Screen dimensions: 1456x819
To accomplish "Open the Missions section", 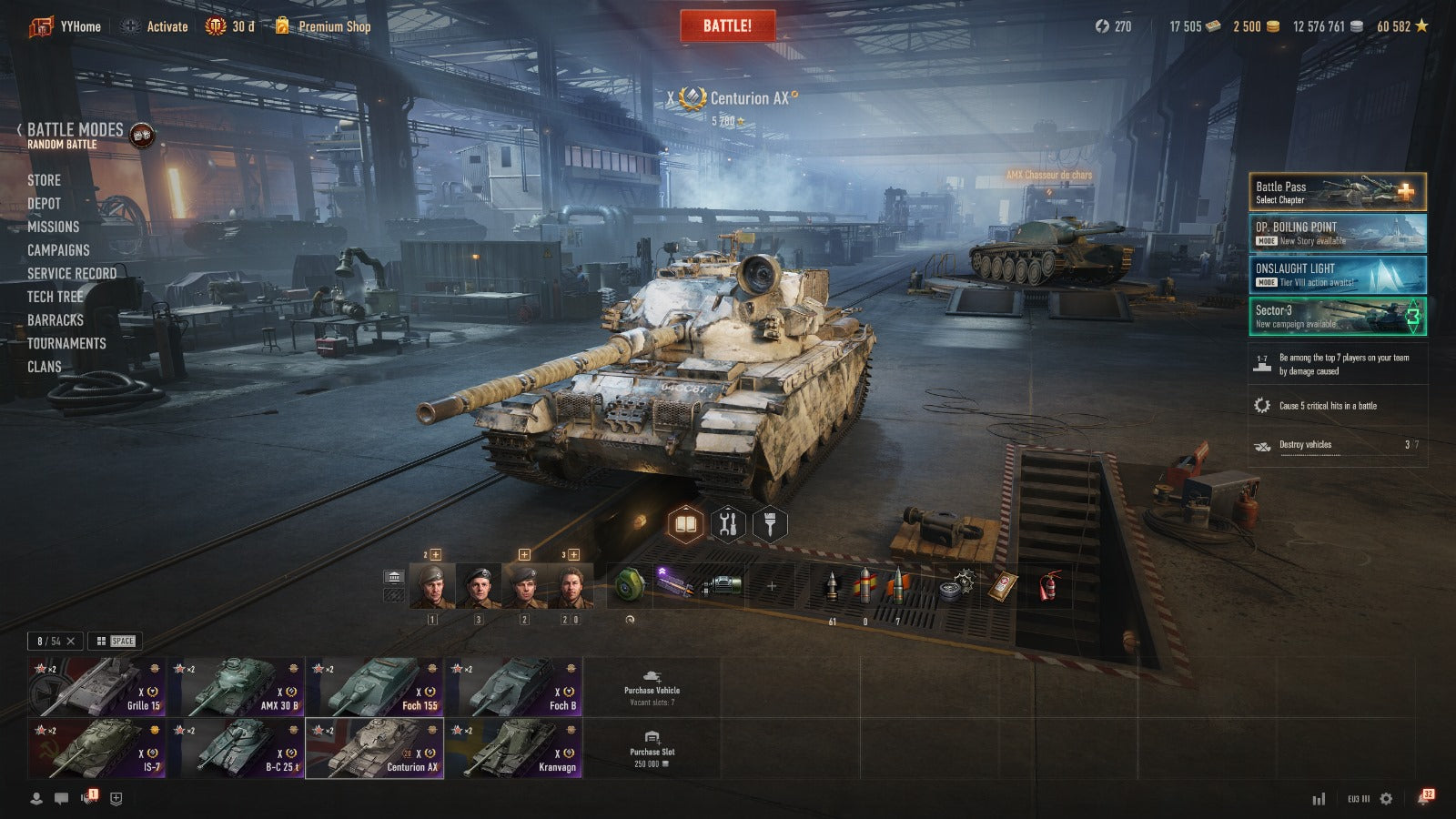I will tap(53, 227).
